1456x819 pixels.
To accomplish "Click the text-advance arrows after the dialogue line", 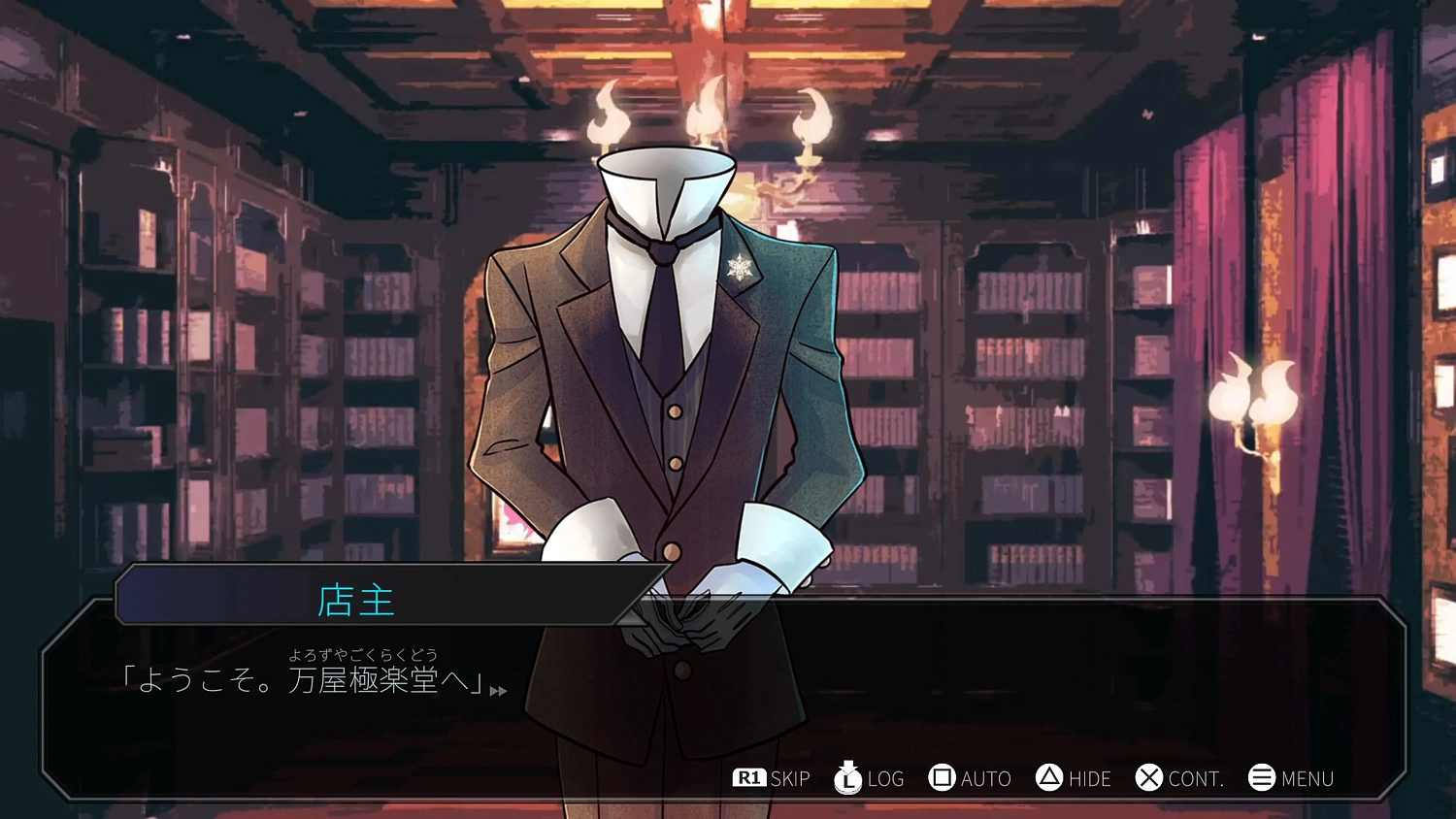I will [x=497, y=691].
